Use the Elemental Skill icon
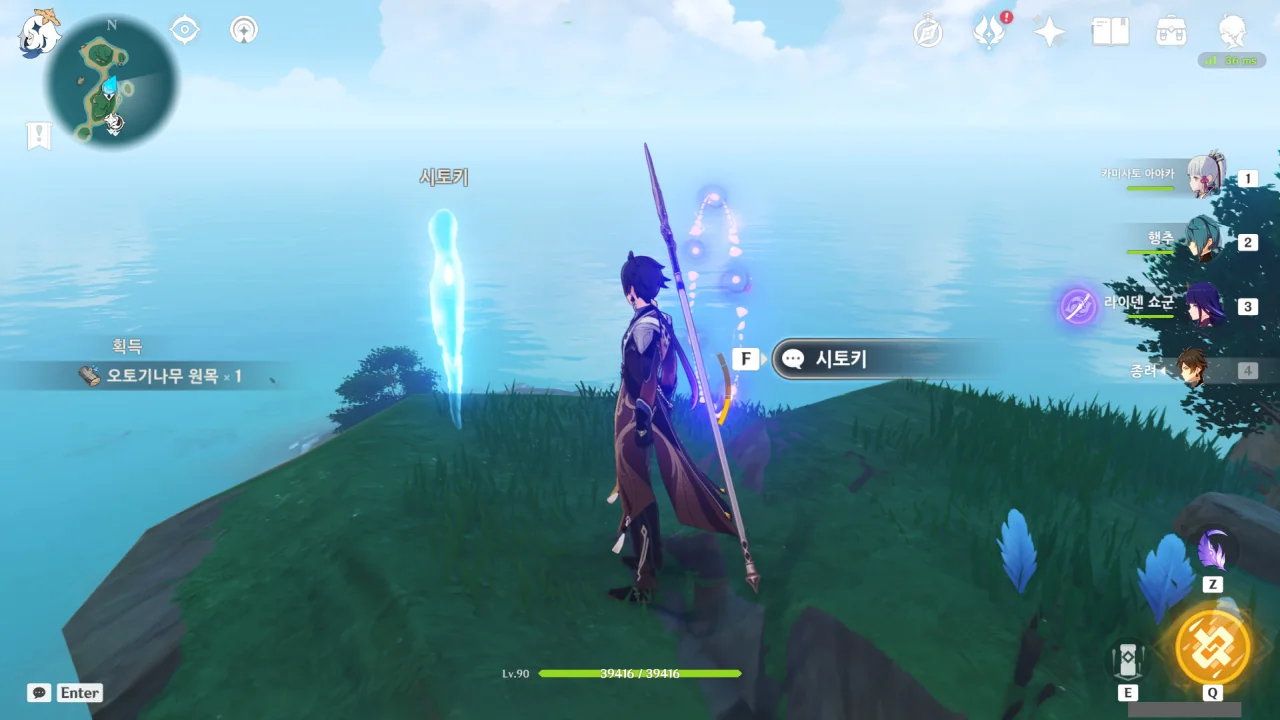This screenshot has width=1280, height=720. coord(1128,660)
